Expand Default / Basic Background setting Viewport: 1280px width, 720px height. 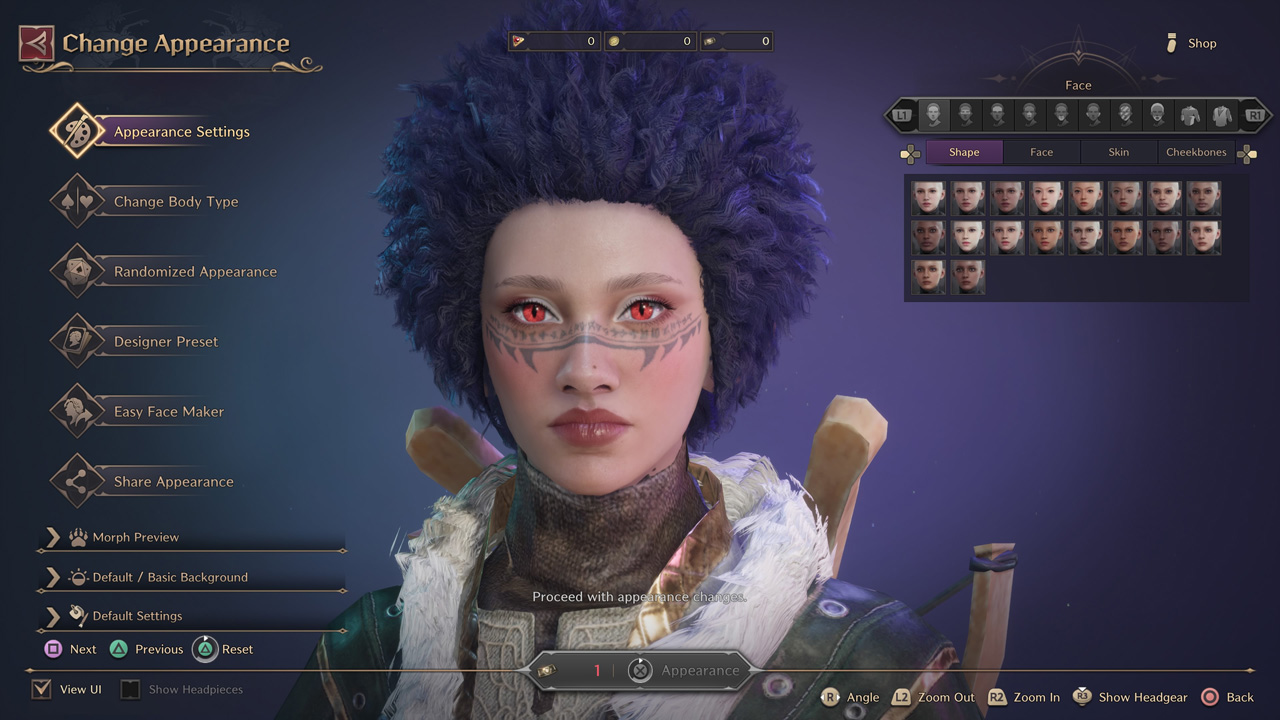tap(169, 578)
